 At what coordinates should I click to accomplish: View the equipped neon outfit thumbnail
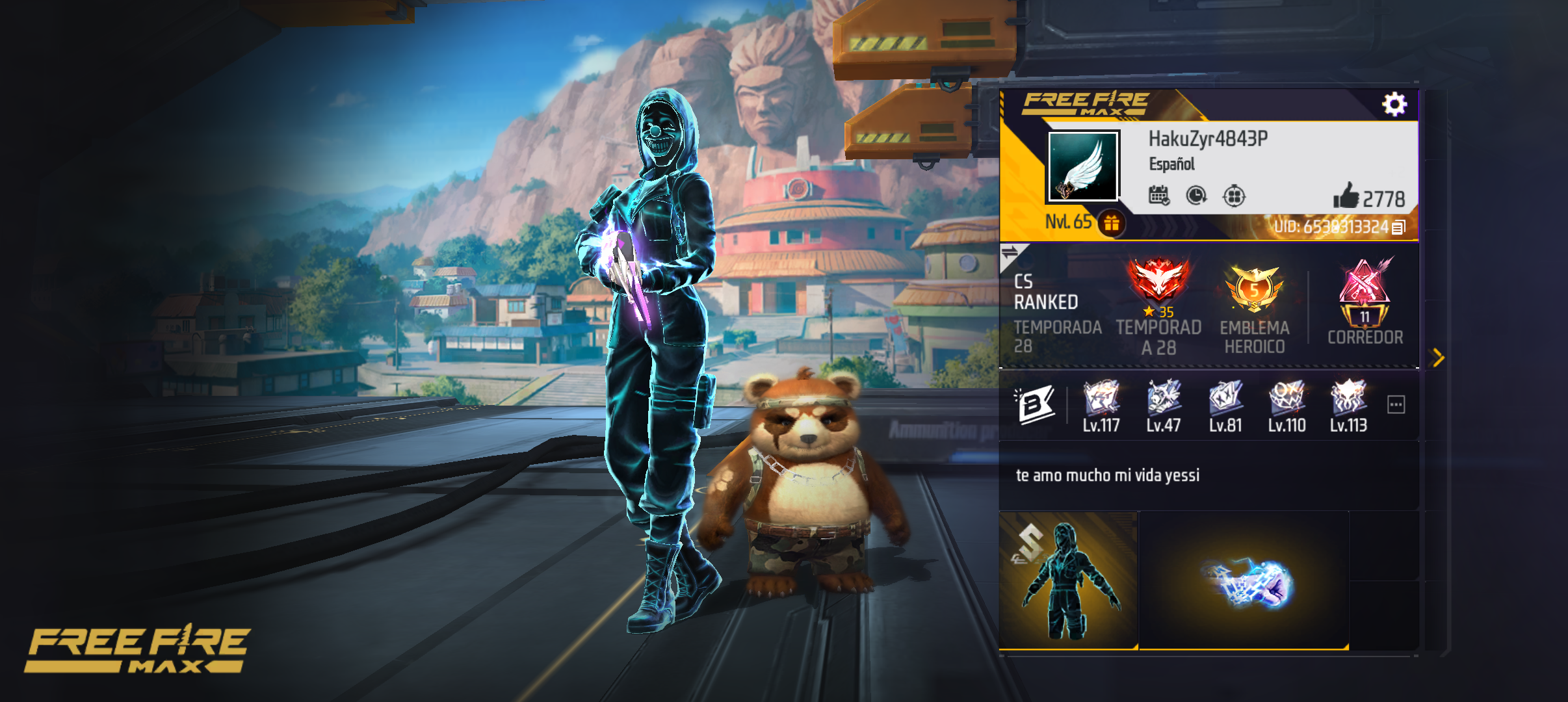pos(1068,580)
